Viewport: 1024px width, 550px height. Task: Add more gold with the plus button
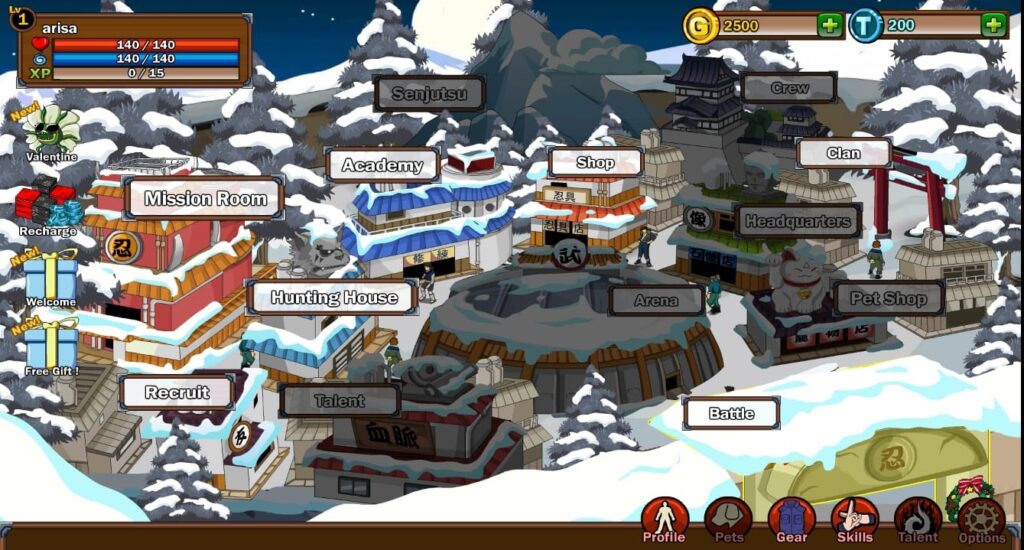click(830, 25)
